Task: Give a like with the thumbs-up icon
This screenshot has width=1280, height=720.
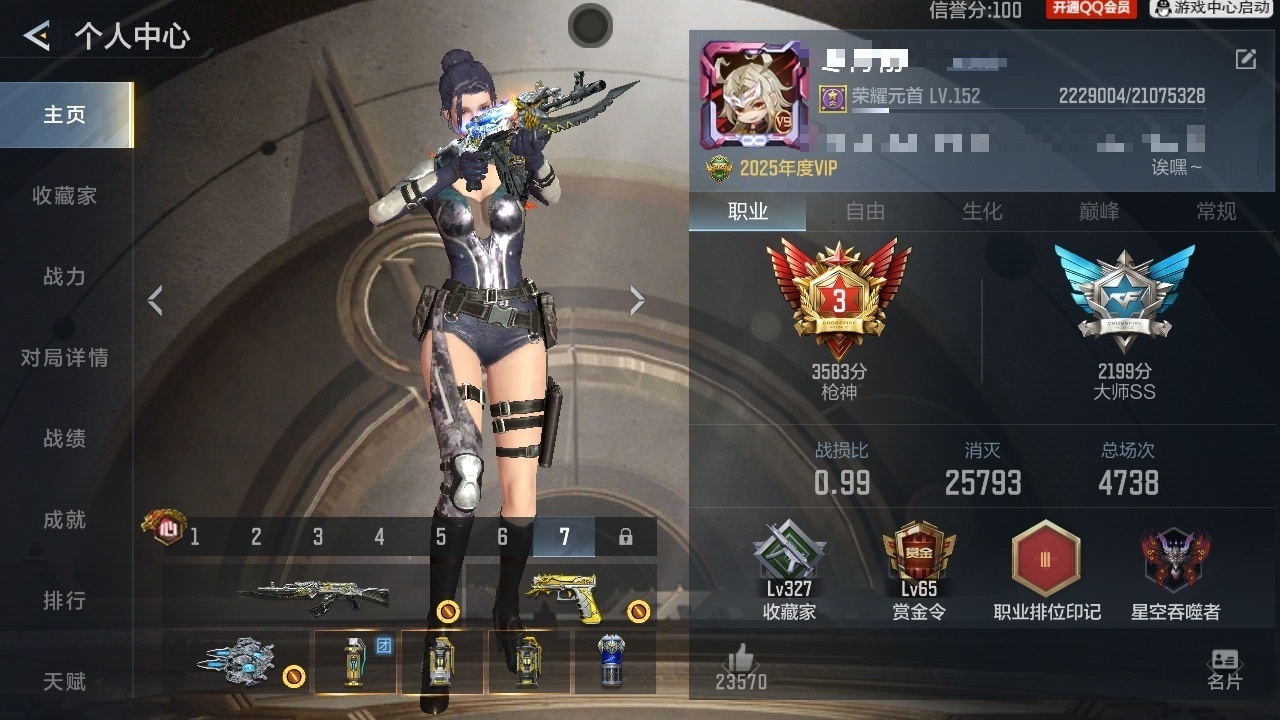Action: click(741, 660)
